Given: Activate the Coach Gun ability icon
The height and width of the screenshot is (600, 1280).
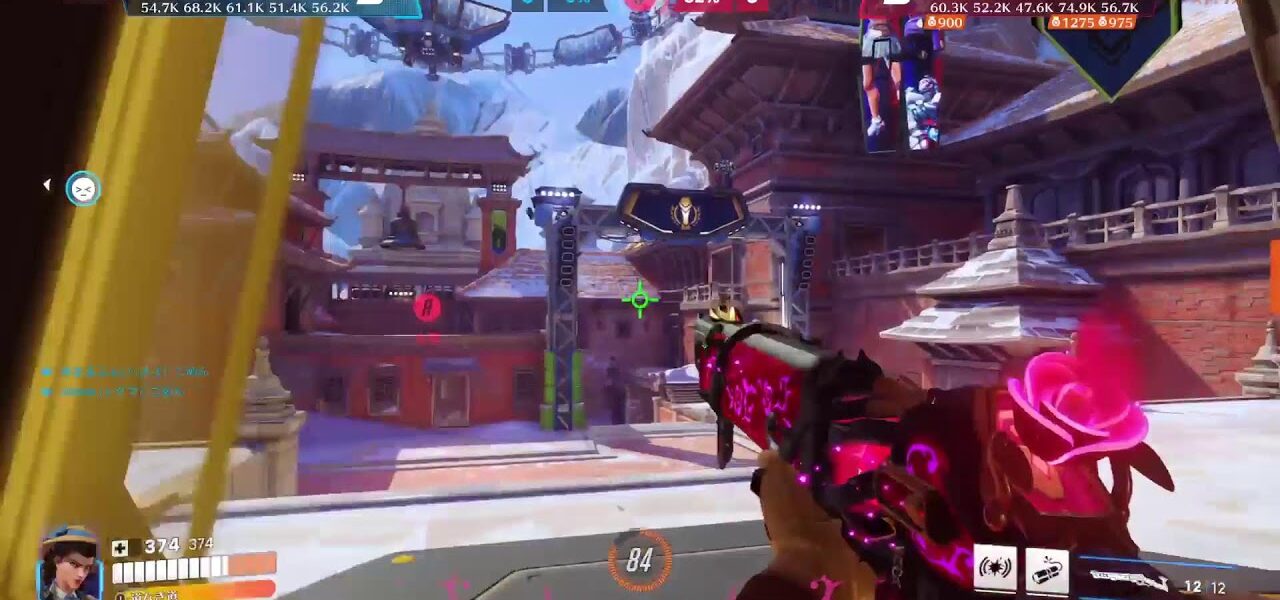Looking at the screenshot, I should [x=995, y=568].
